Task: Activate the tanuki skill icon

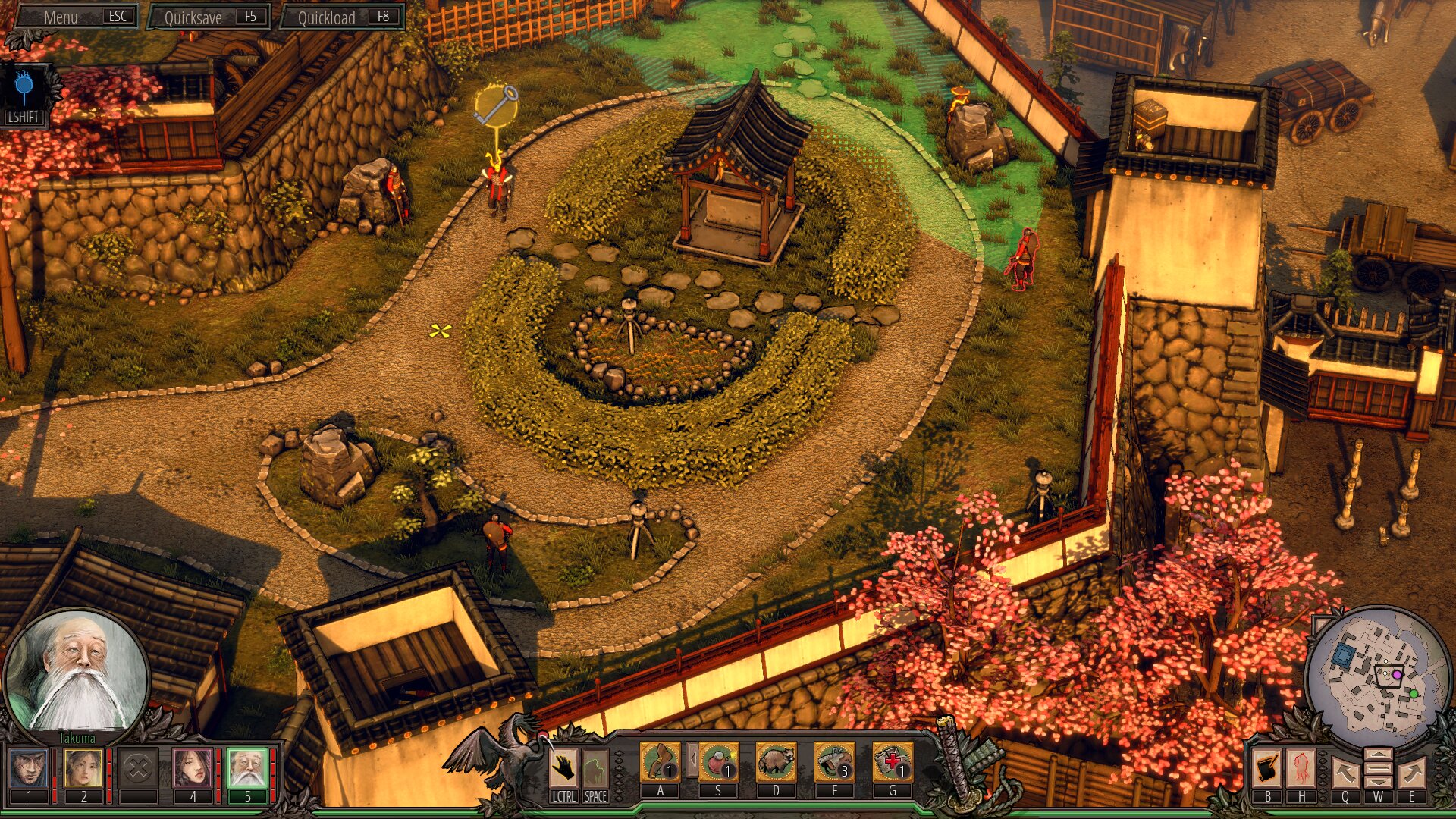Action: pos(776,761)
